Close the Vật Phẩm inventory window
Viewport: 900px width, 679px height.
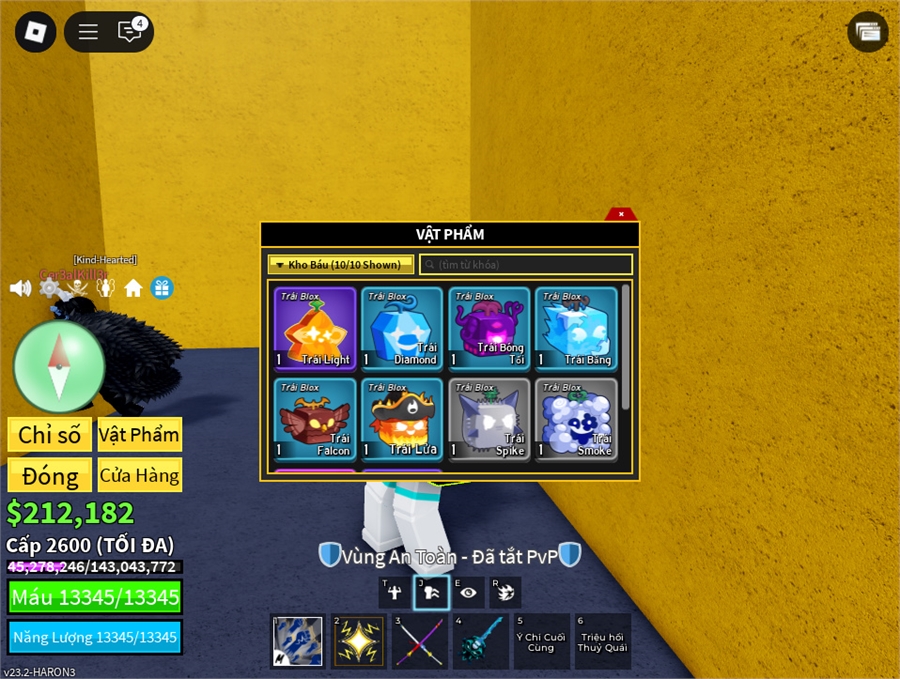[x=621, y=214]
